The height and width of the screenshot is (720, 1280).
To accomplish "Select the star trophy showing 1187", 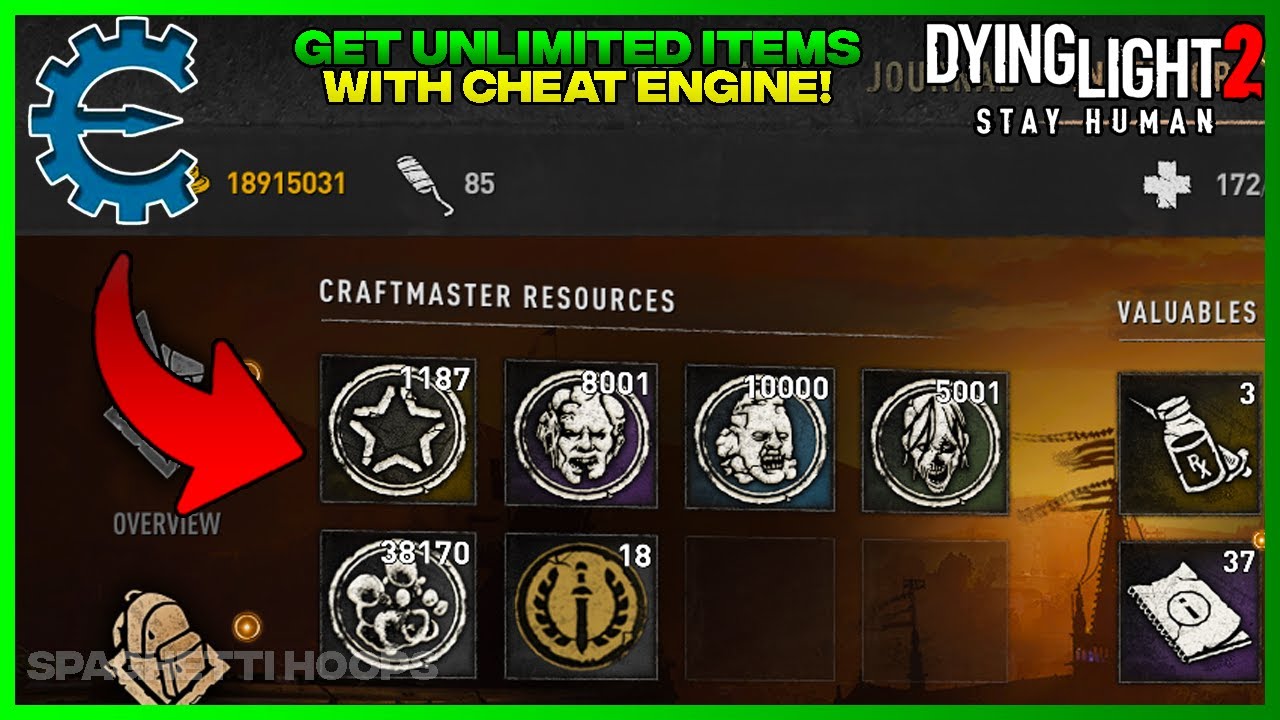I will point(399,434).
